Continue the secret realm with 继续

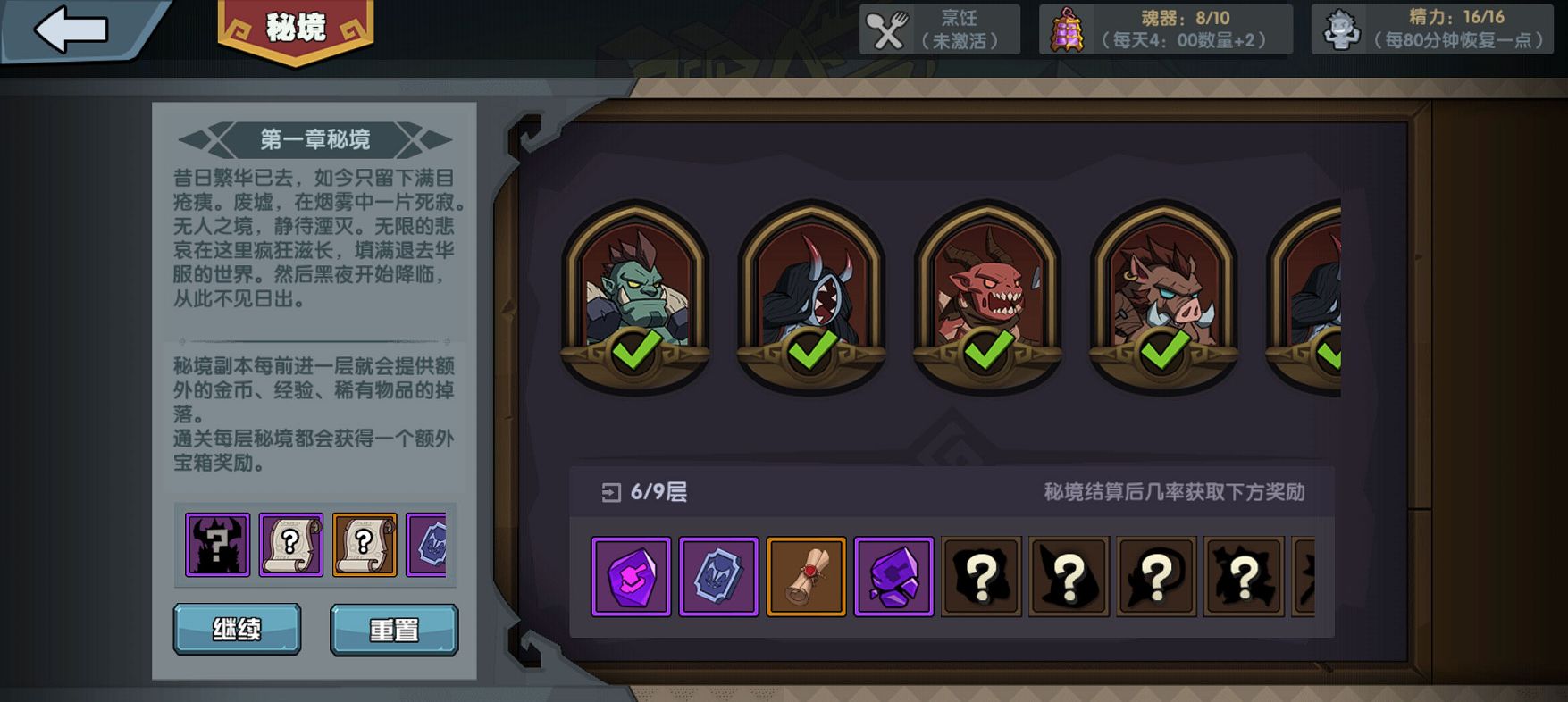(237, 630)
